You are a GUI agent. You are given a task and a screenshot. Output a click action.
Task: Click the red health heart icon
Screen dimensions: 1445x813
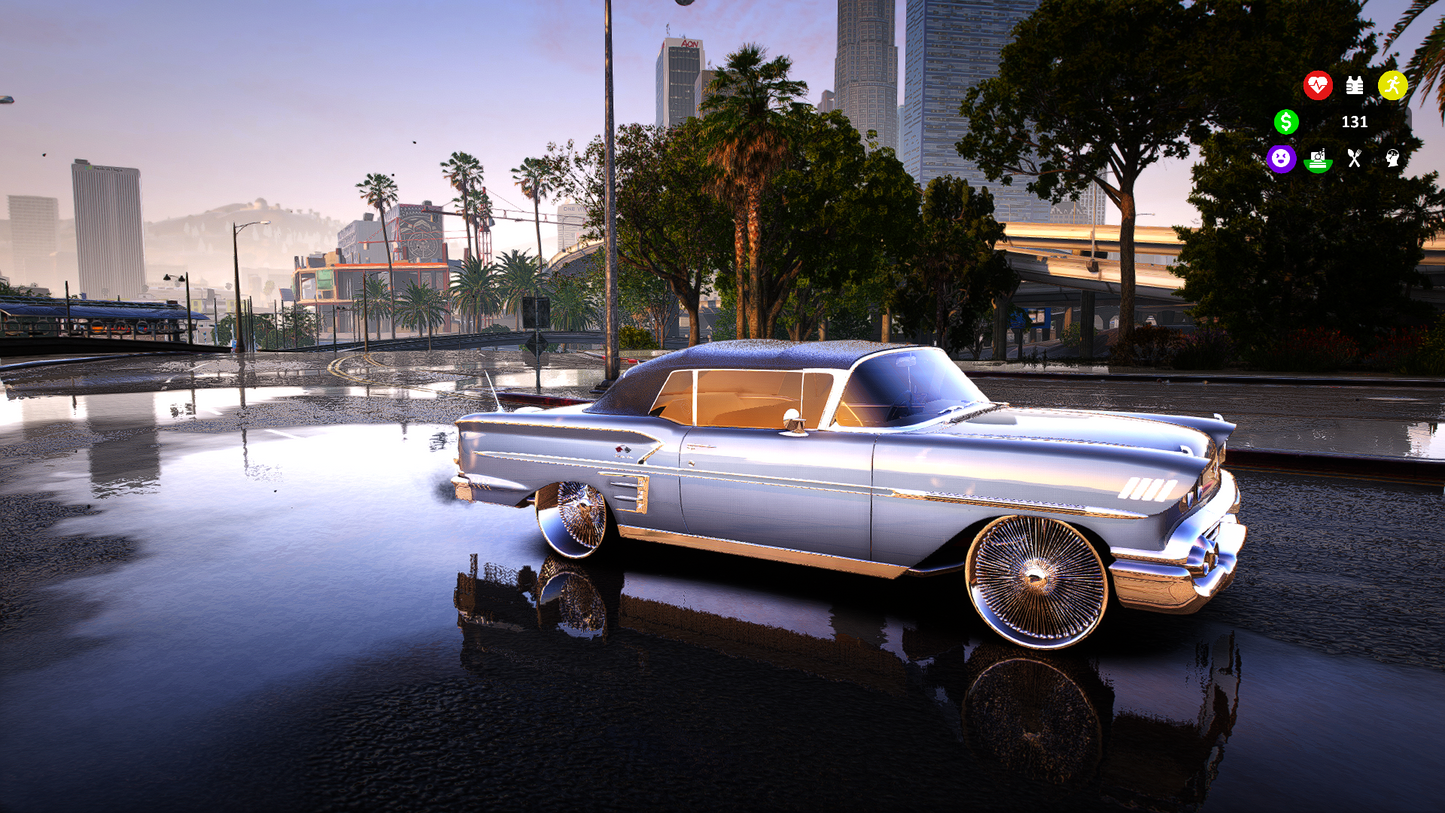point(1318,85)
